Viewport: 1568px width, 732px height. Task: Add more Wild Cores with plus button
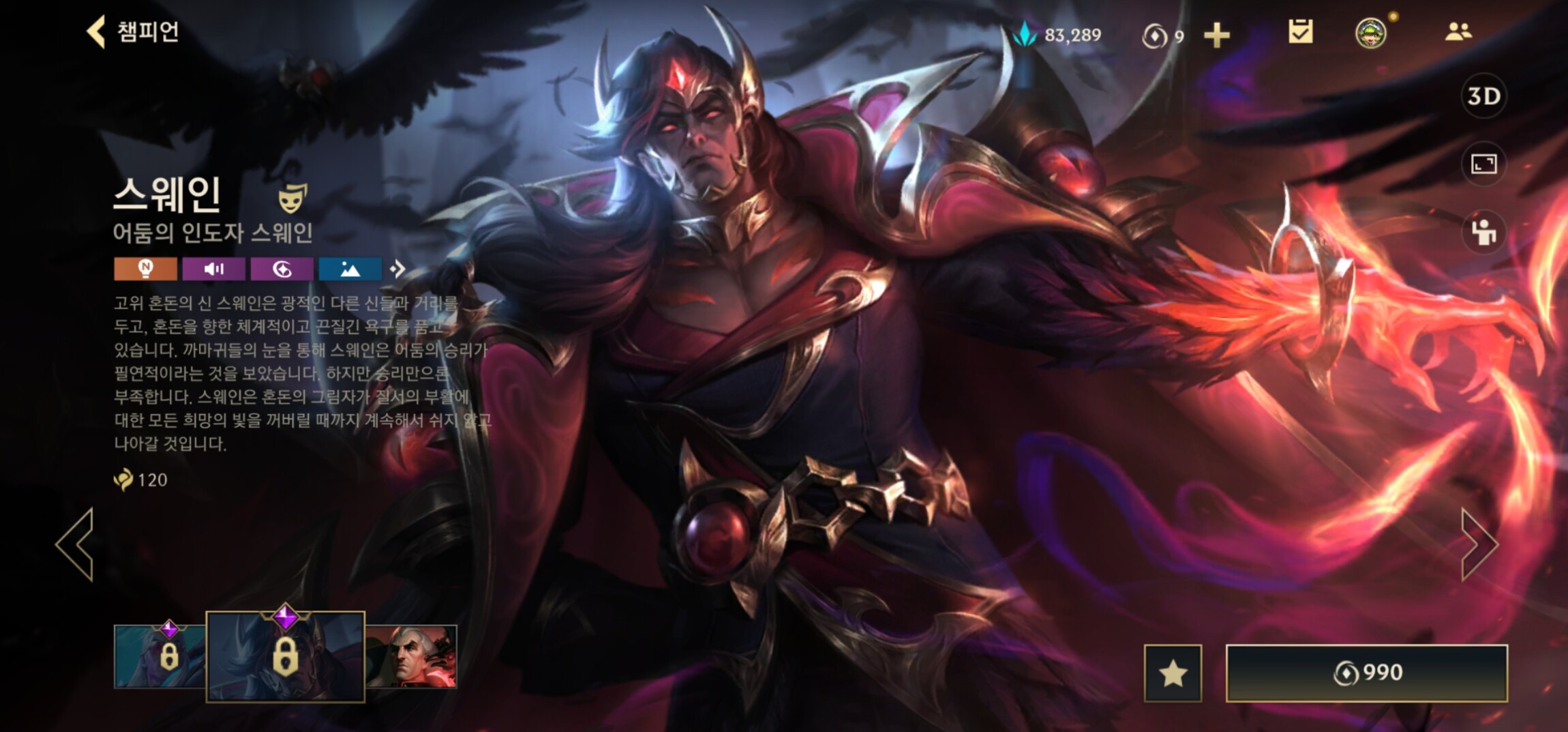pyautogui.click(x=1217, y=35)
